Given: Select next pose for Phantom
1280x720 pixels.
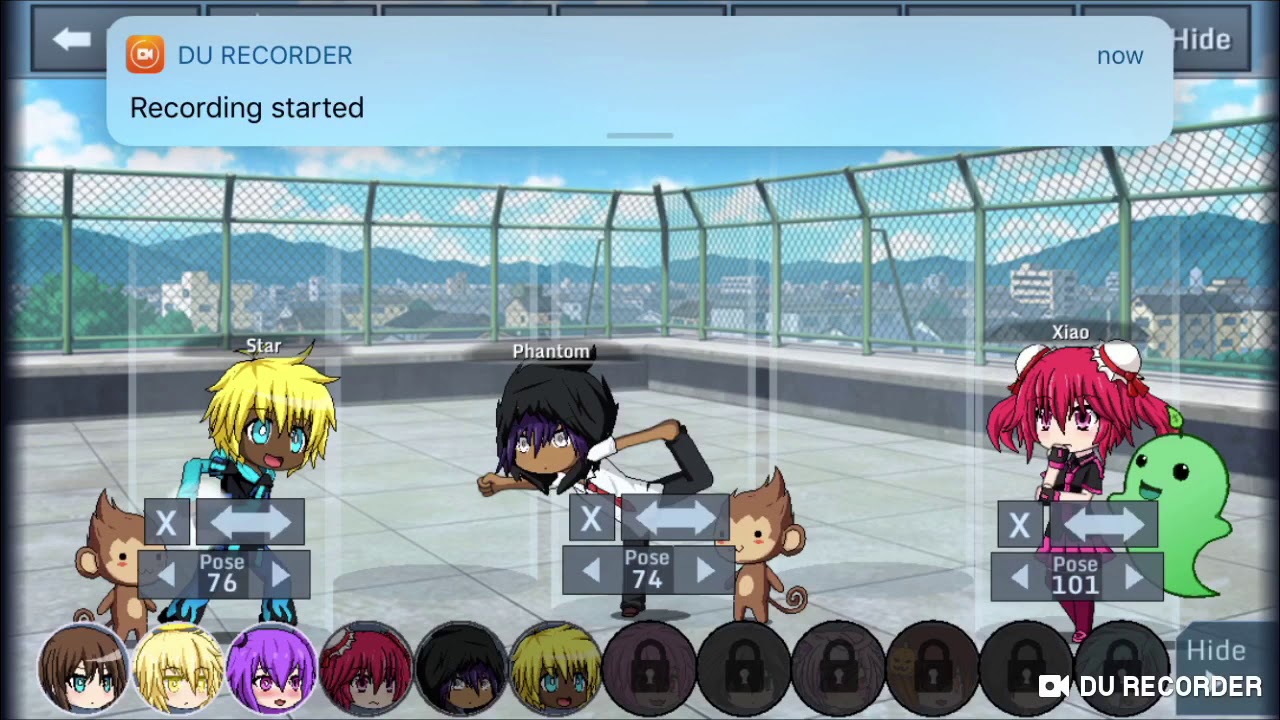Looking at the screenshot, I should [705, 571].
